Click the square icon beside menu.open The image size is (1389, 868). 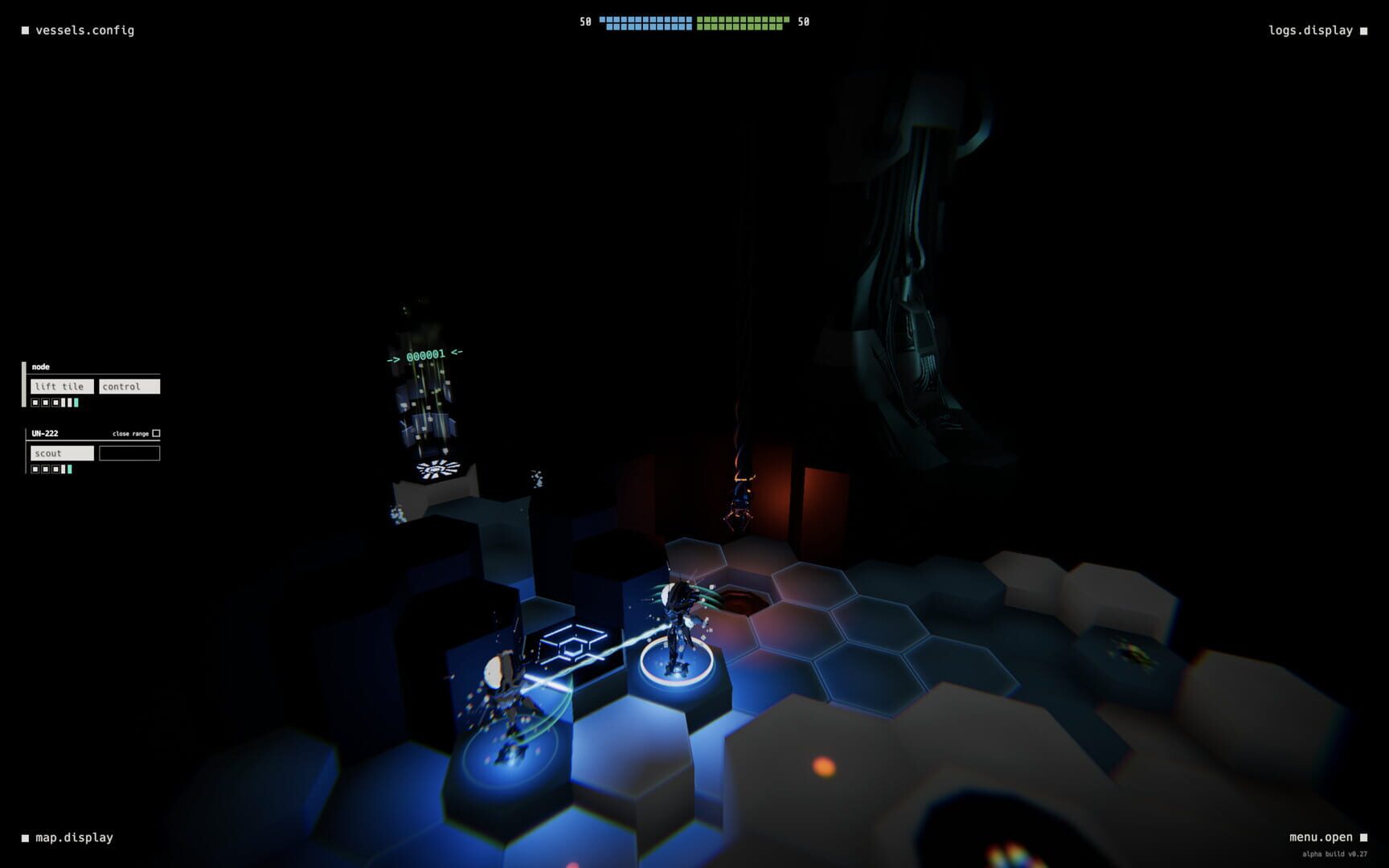tap(1365, 837)
